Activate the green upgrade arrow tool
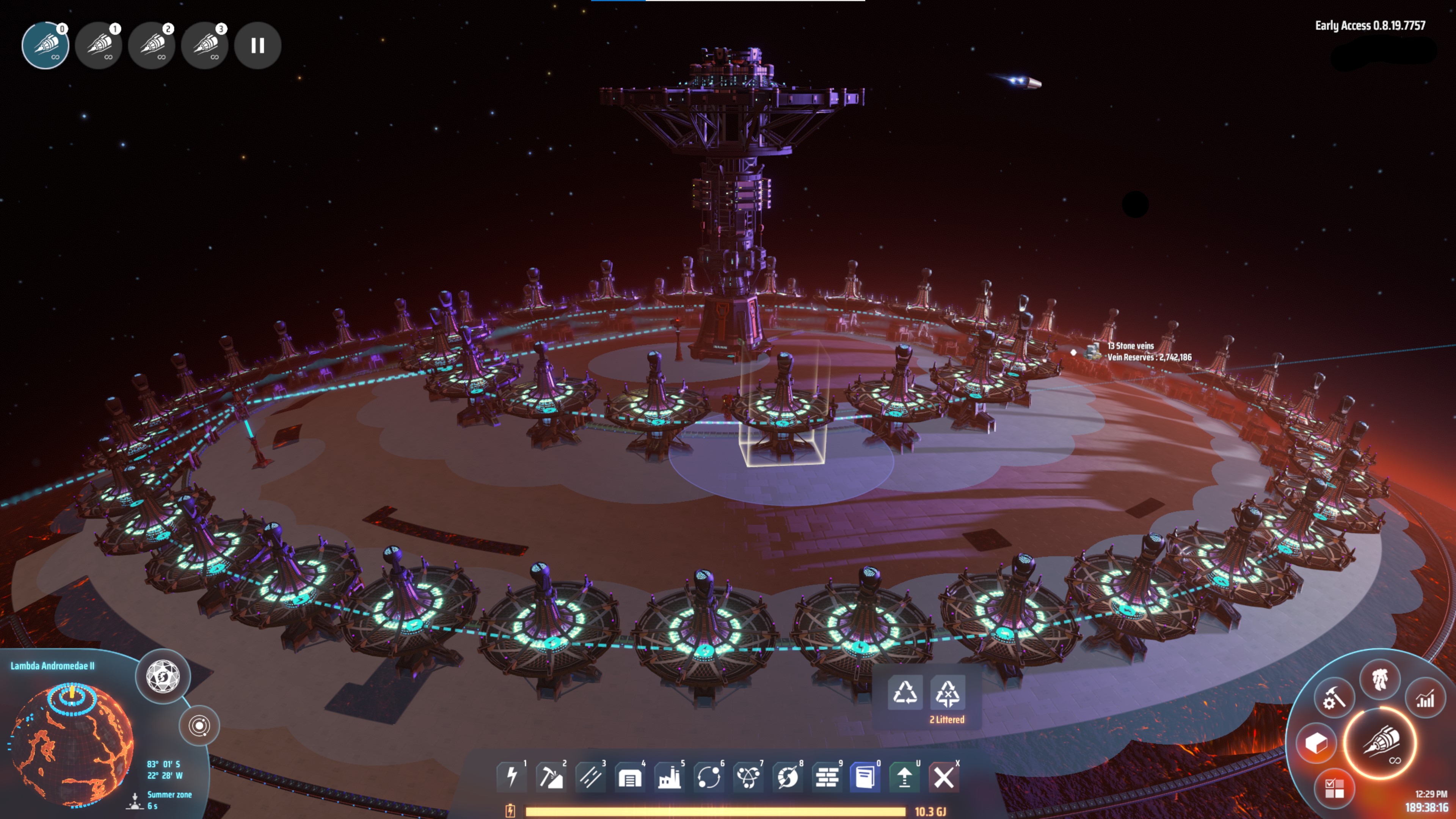The width and height of the screenshot is (1456, 819). (904, 777)
